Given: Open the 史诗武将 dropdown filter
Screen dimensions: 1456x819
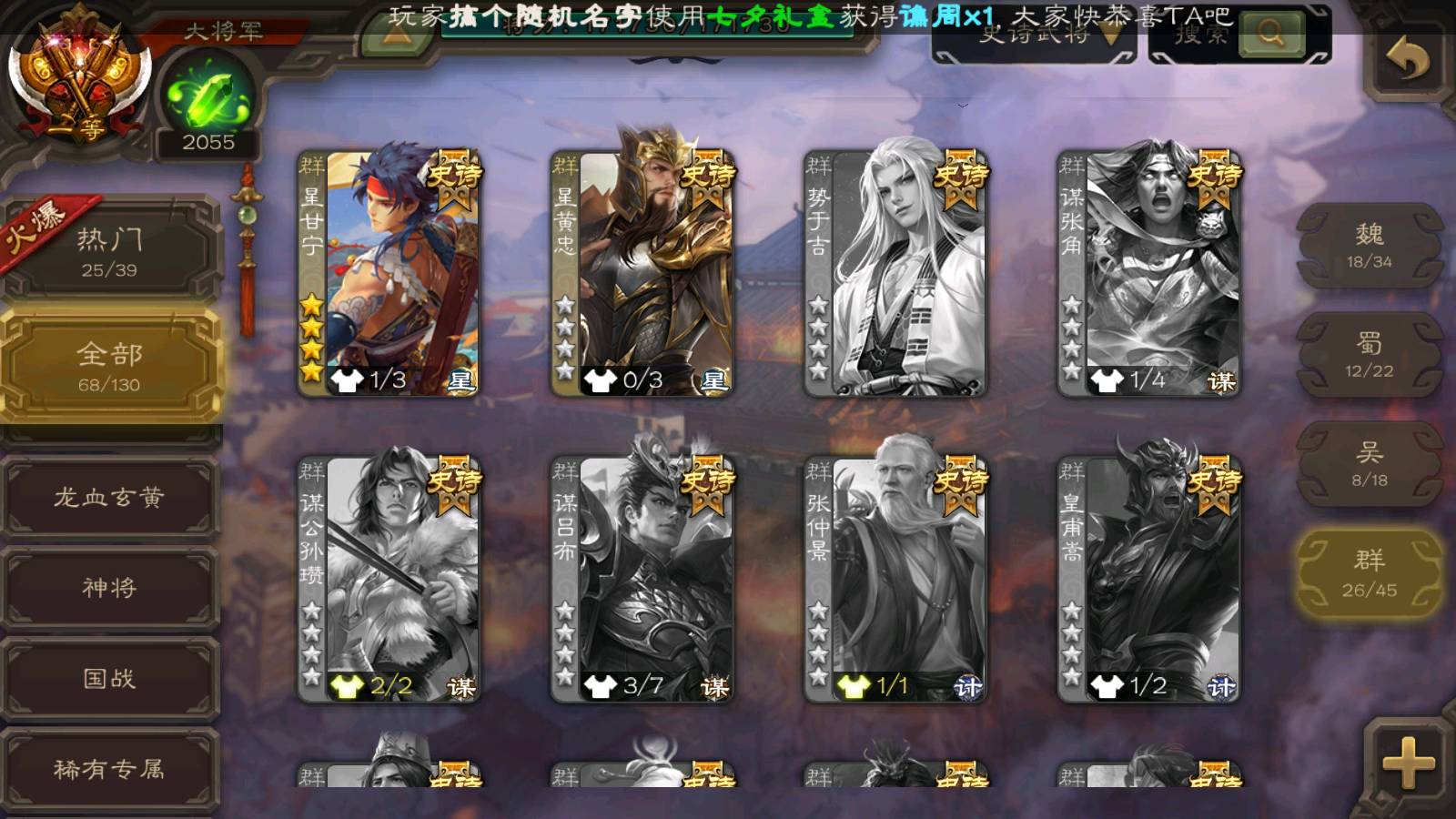Looking at the screenshot, I should [x=1034, y=36].
